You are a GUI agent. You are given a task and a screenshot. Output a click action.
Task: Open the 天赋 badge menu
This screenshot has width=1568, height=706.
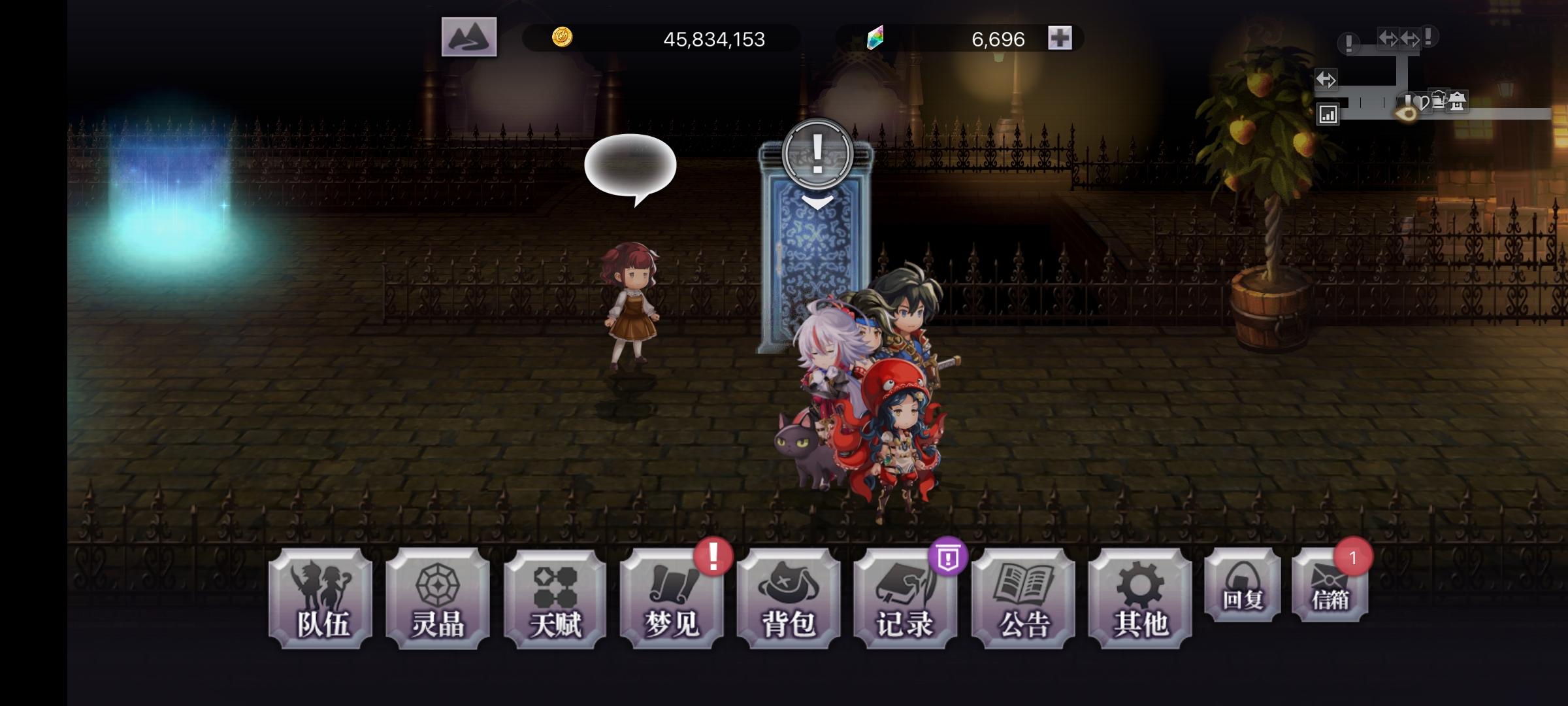pos(554,597)
